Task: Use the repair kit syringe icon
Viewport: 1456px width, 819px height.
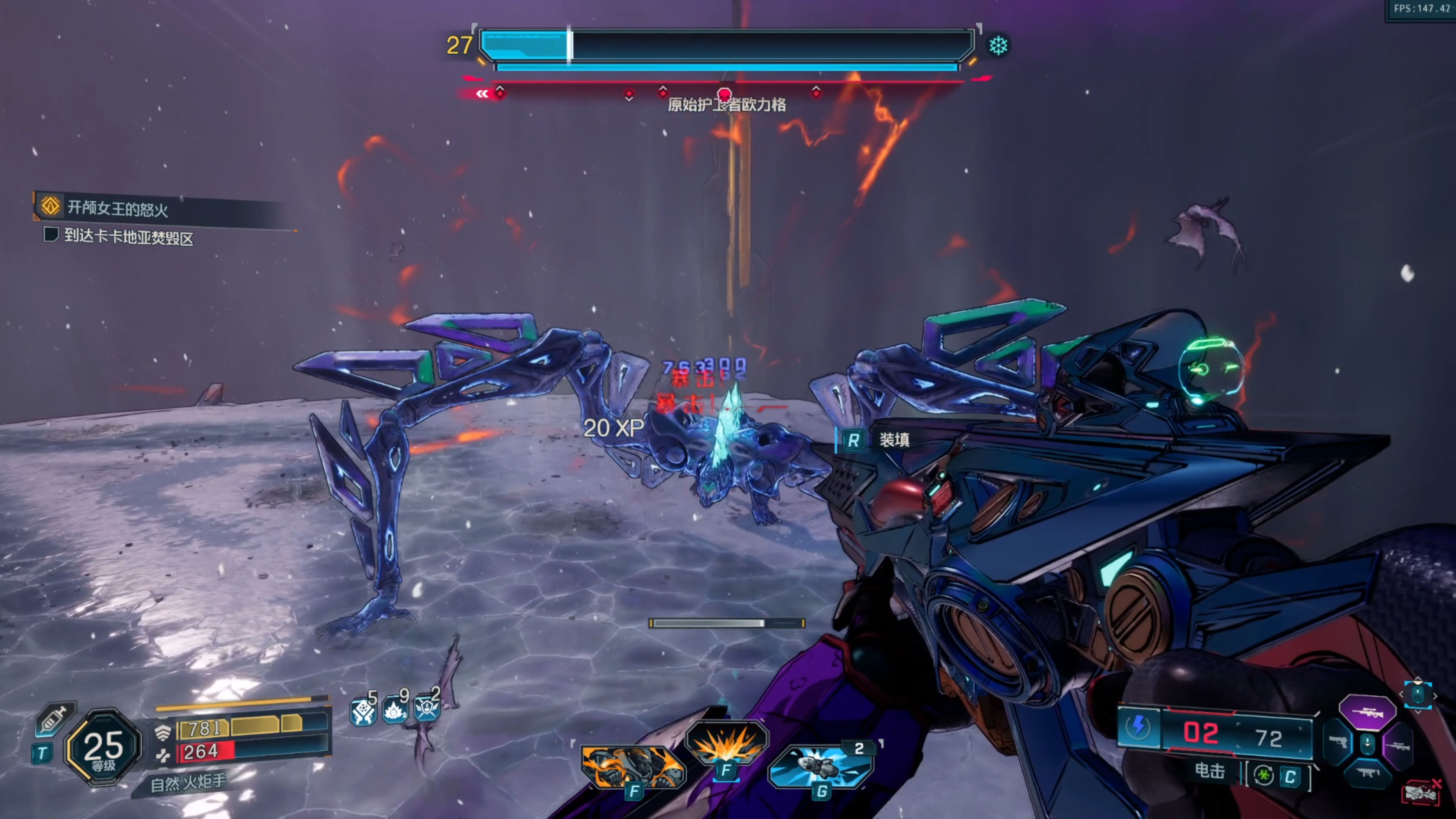Action: tap(54, 719)
